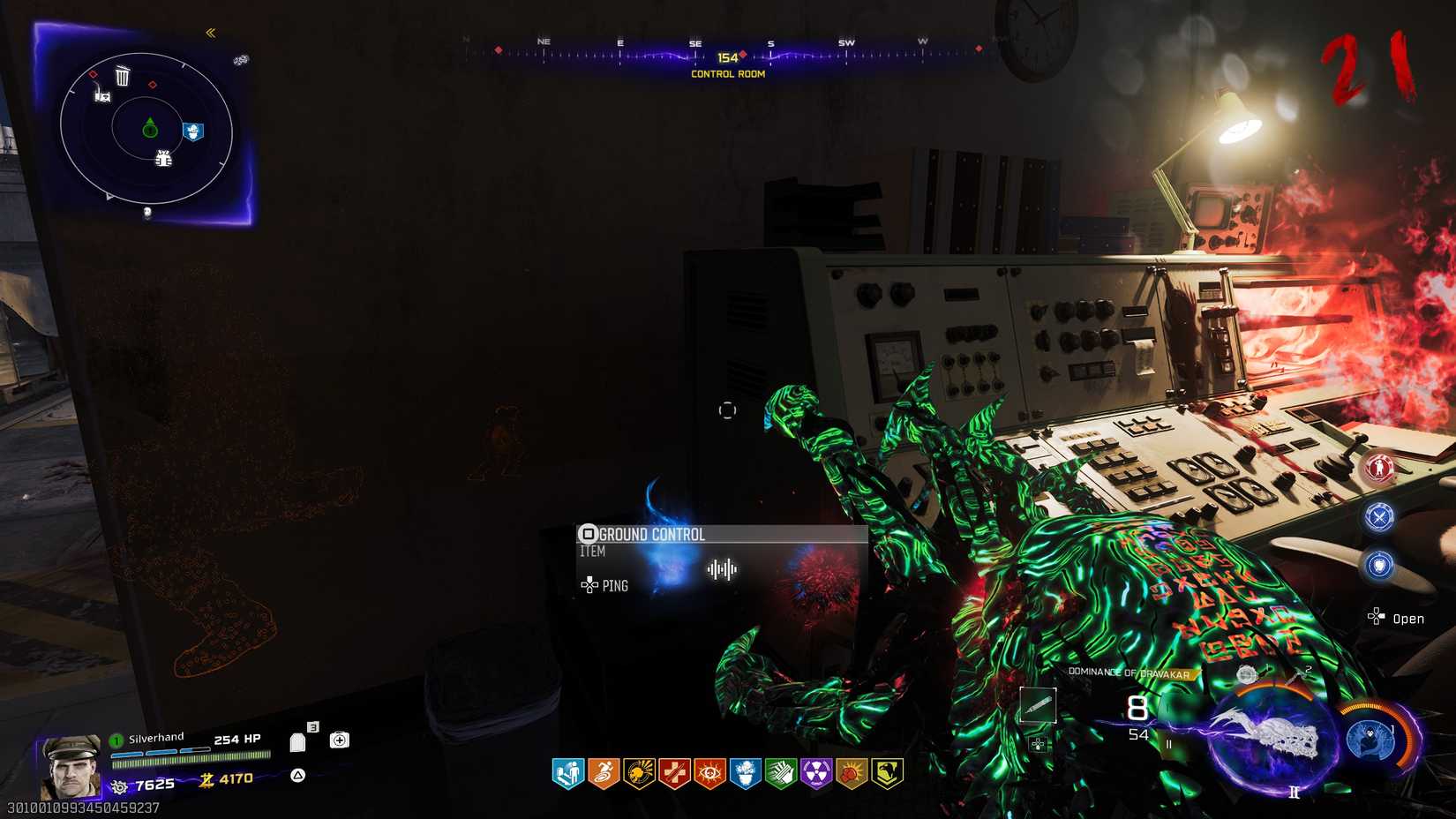Toggle the crossed-swords status icon on the right
The width and height of the screenshot is (1456, 819).
[x=1381, y=518]
